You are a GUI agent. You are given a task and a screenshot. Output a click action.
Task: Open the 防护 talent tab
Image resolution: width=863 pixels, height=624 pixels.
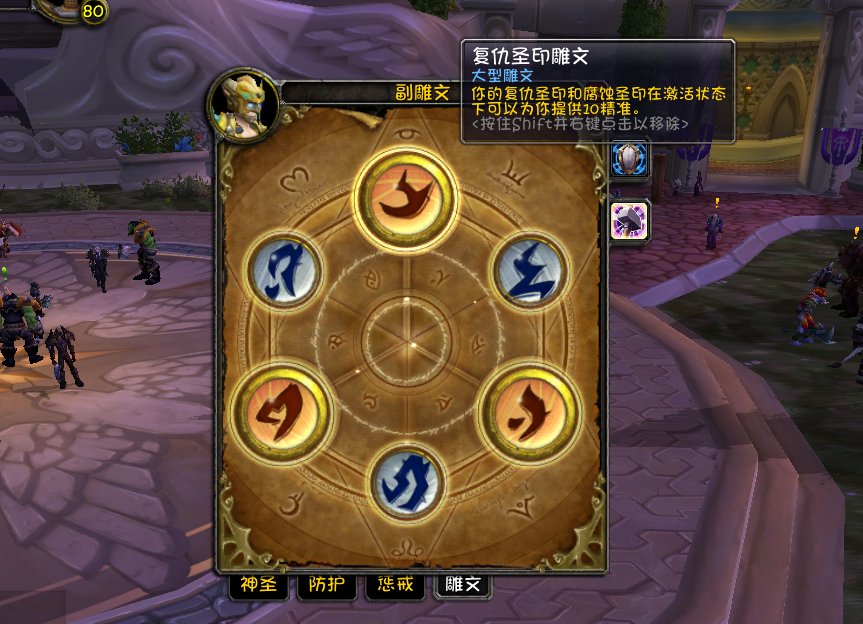click(x=326, y=586)
